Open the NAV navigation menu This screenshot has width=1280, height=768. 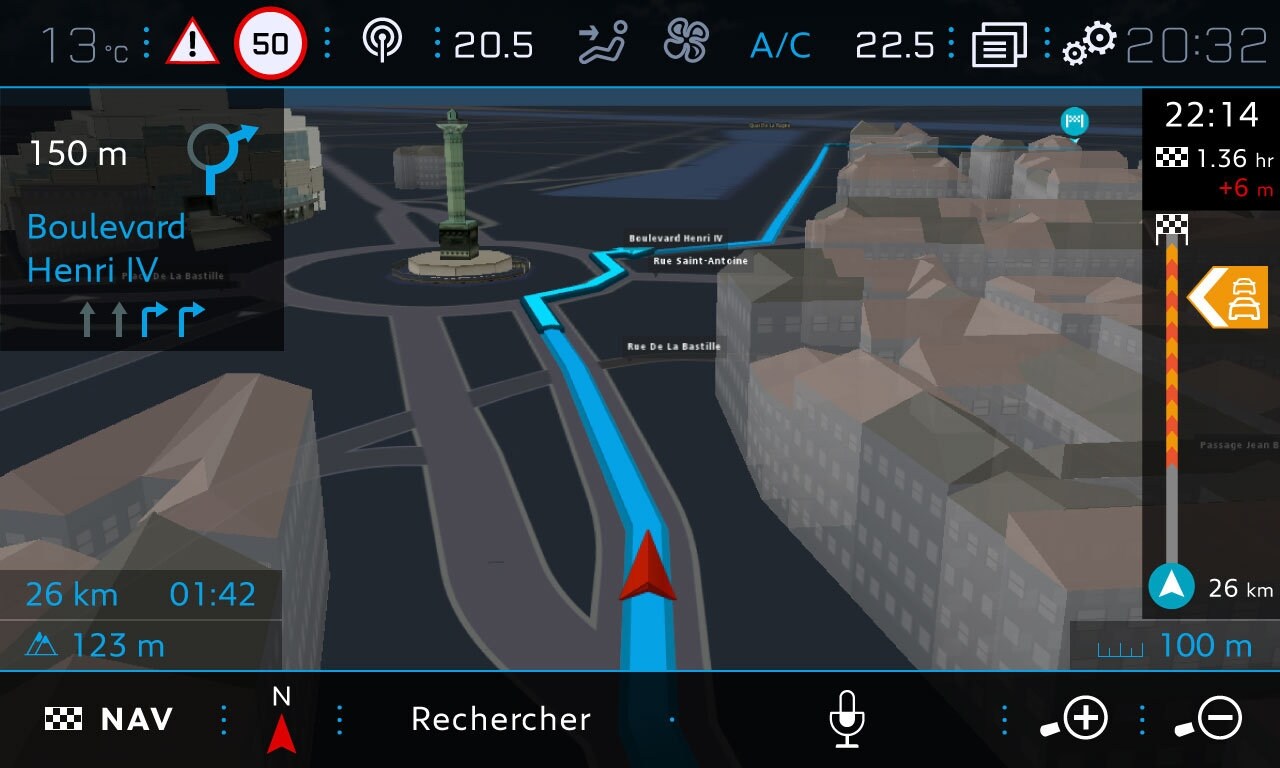tap(110, 719)
